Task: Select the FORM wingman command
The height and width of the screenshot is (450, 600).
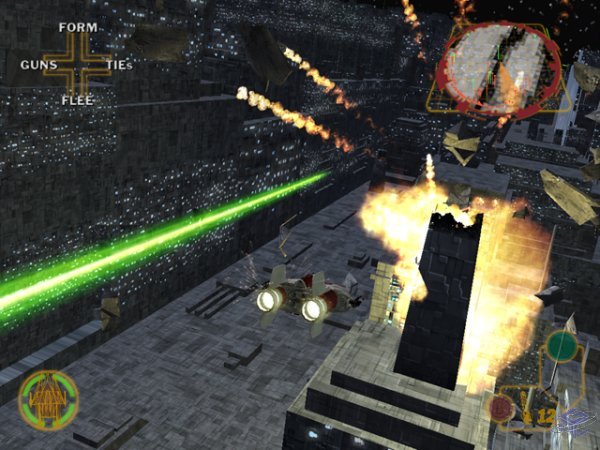Action: 77,27
